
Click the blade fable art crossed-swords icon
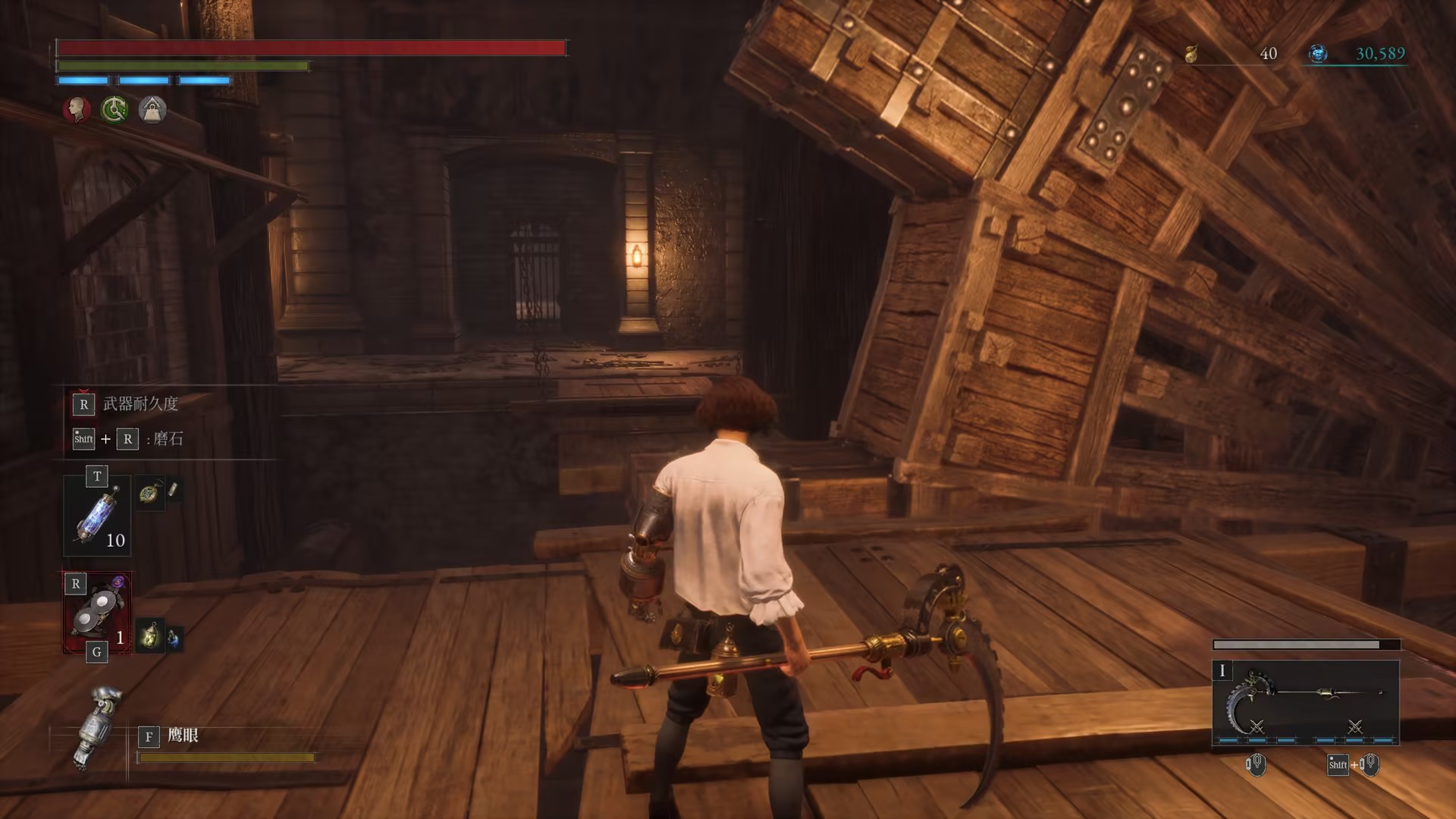pos(1257,726)
